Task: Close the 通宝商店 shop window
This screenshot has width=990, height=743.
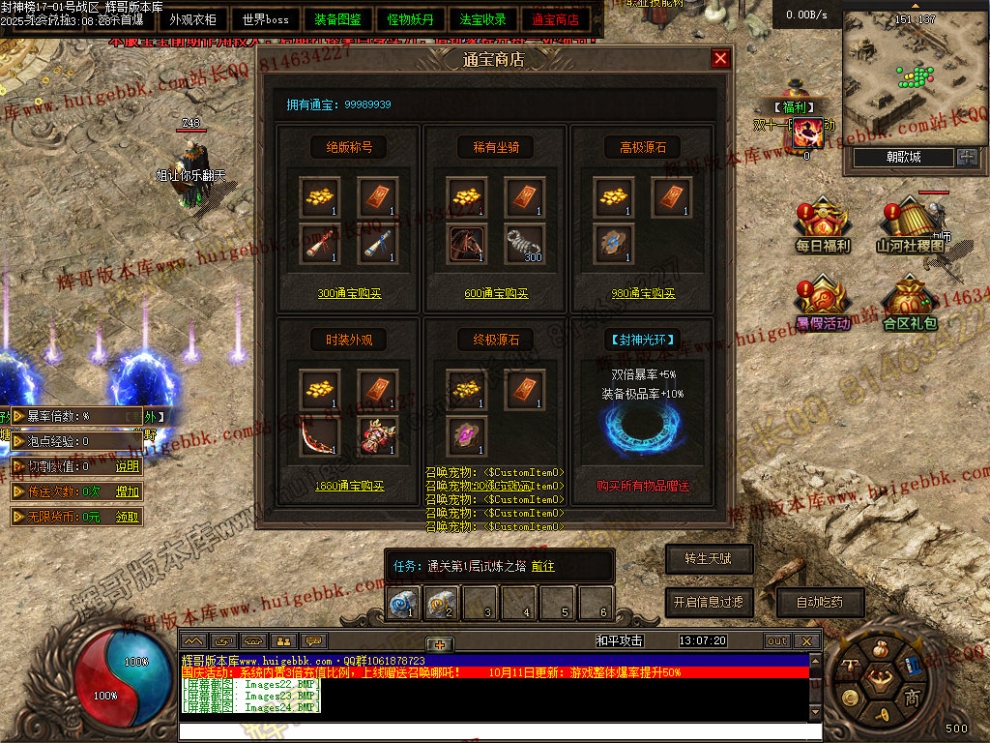Action: pos(720,59)
